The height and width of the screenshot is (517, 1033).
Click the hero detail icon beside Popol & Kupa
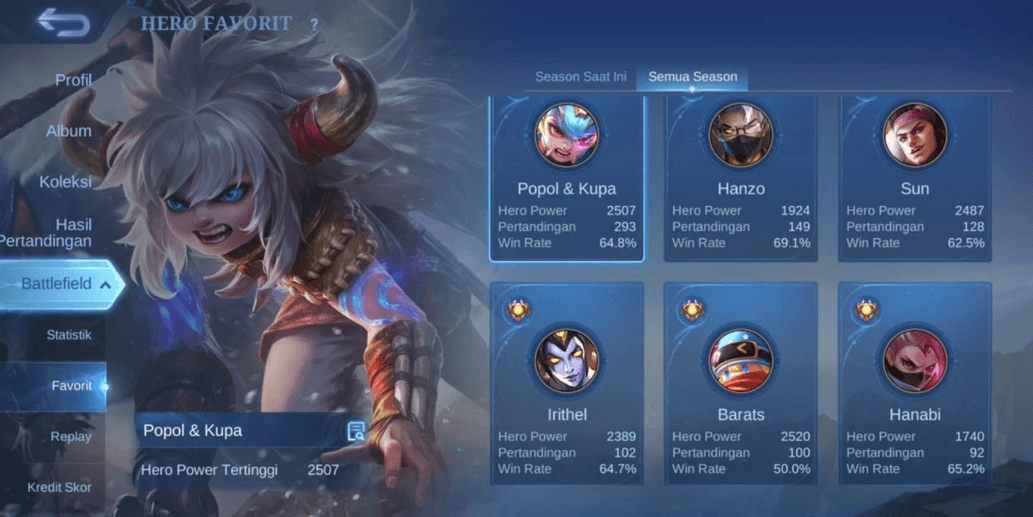click(x=355, y=431)
